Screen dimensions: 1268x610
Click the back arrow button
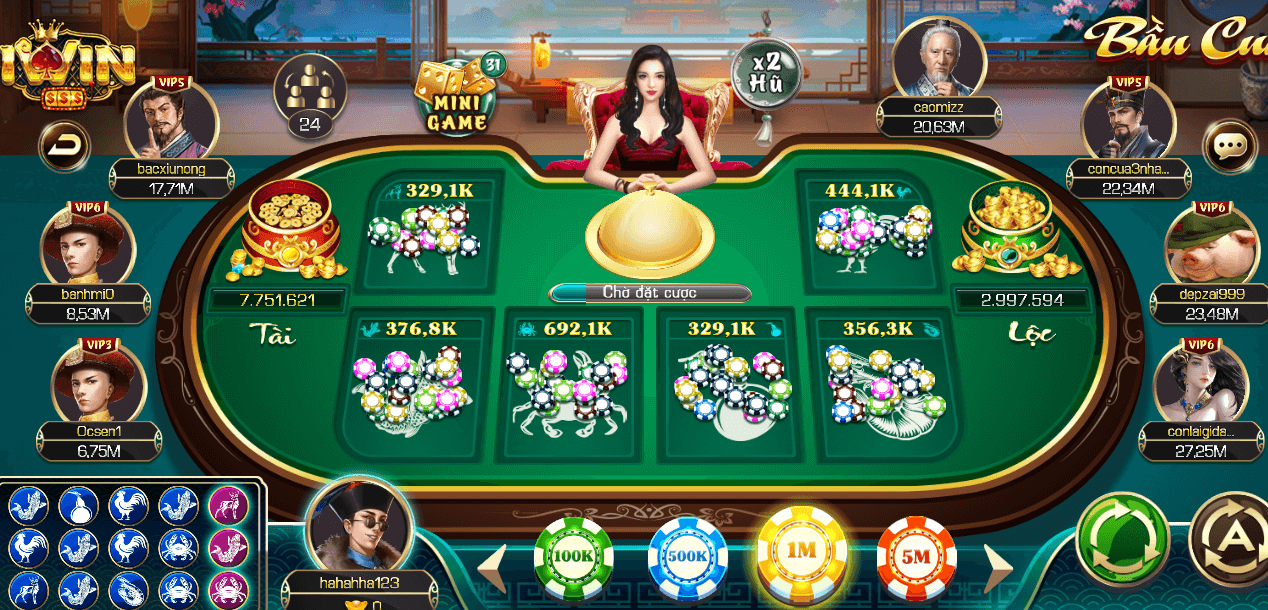pyautogui.click(x=64, y=148)
